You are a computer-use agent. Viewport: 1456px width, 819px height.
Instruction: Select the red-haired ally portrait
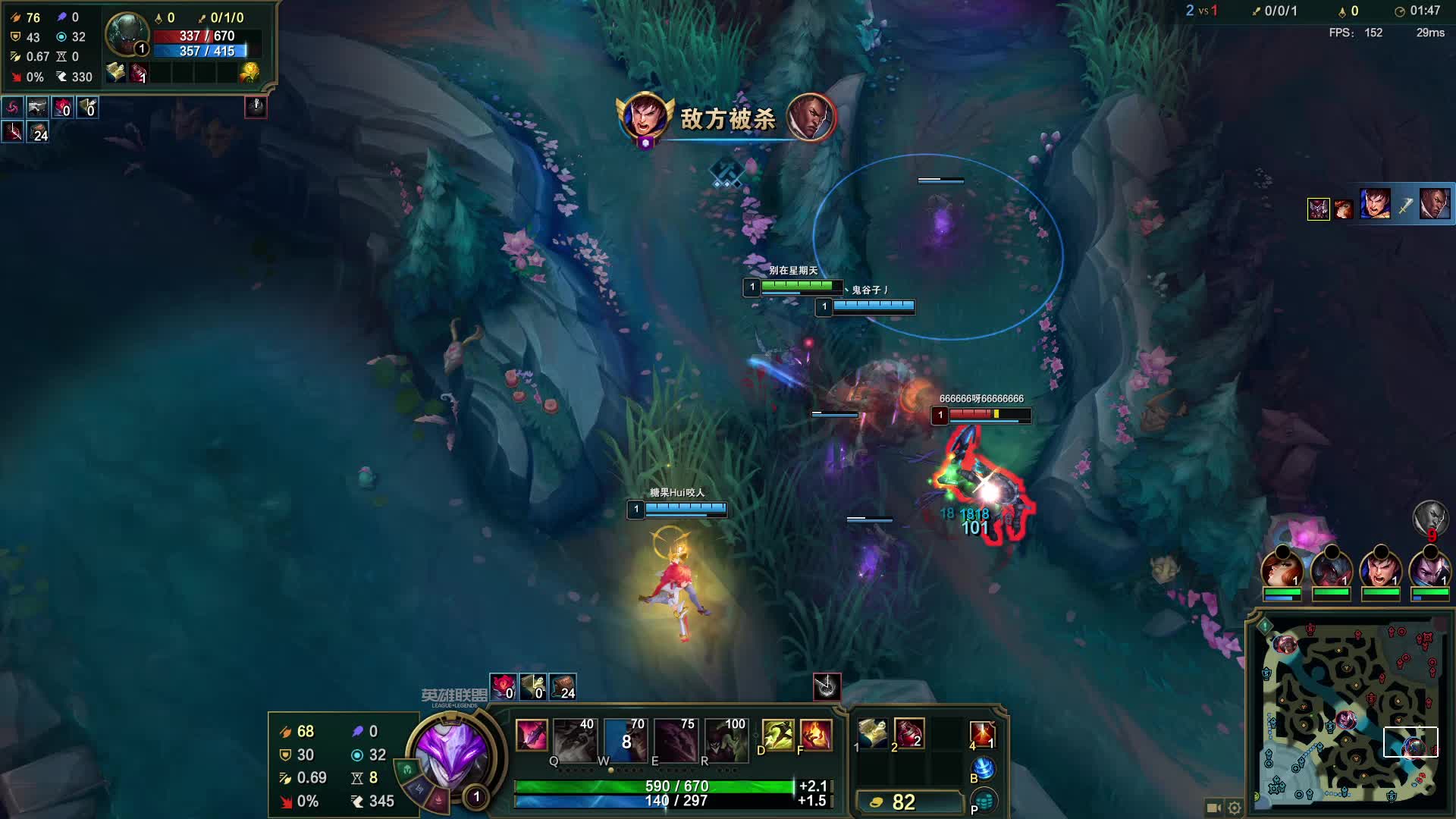[1282, 569]
